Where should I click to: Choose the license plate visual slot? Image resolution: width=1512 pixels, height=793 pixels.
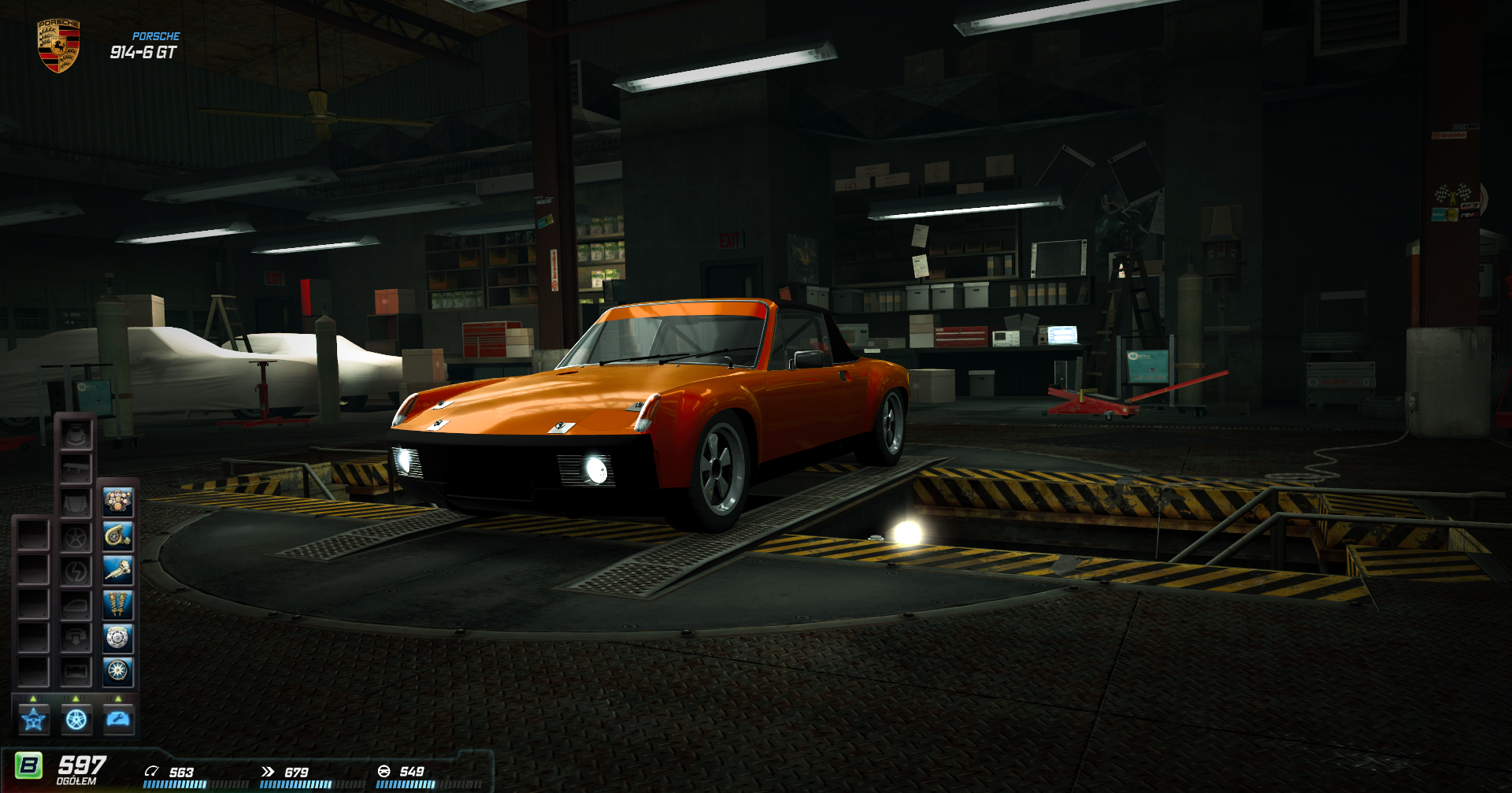pyautogui.click(x=76, y=672)
